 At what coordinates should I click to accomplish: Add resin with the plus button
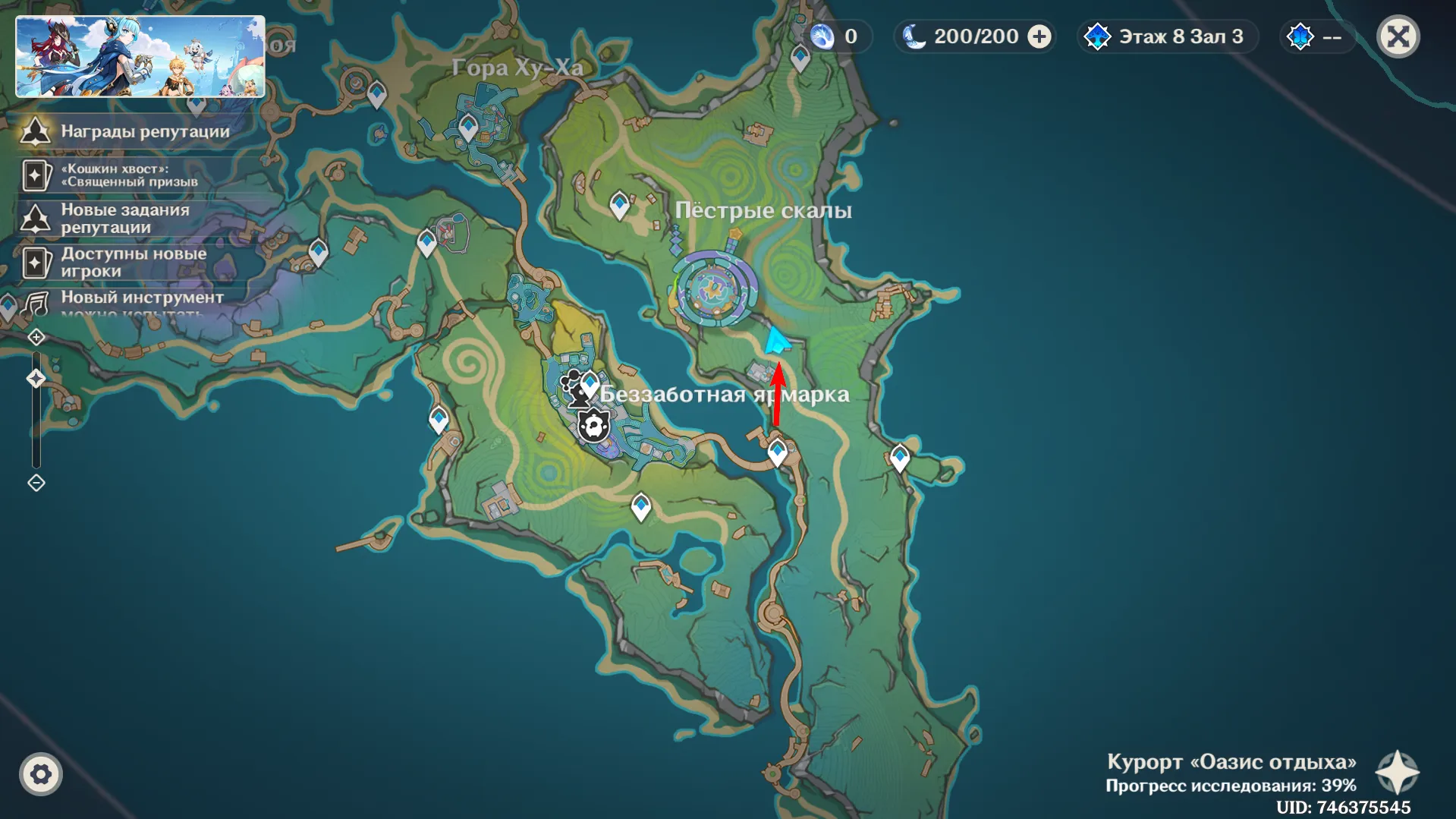click(x=1039, y=36)
